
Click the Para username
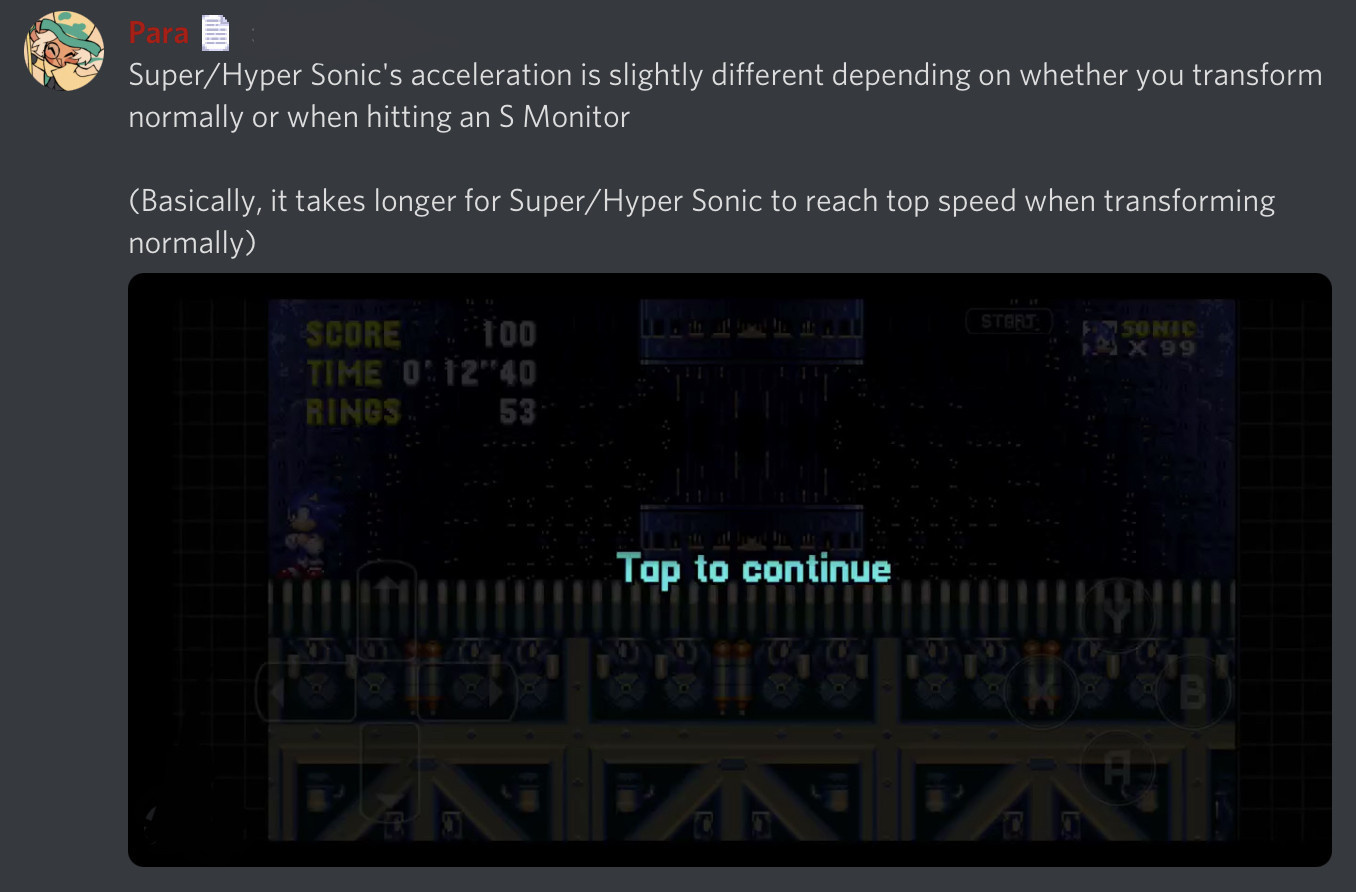click(x=157, y=32)
